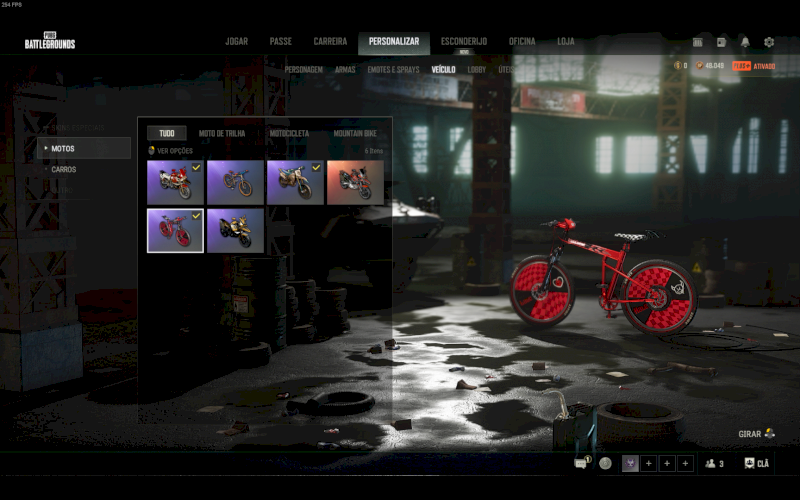The height and width of the screenshot is (500, 800).
Task: Filter by Mountain Bike tab
Action: pos(355,133)
